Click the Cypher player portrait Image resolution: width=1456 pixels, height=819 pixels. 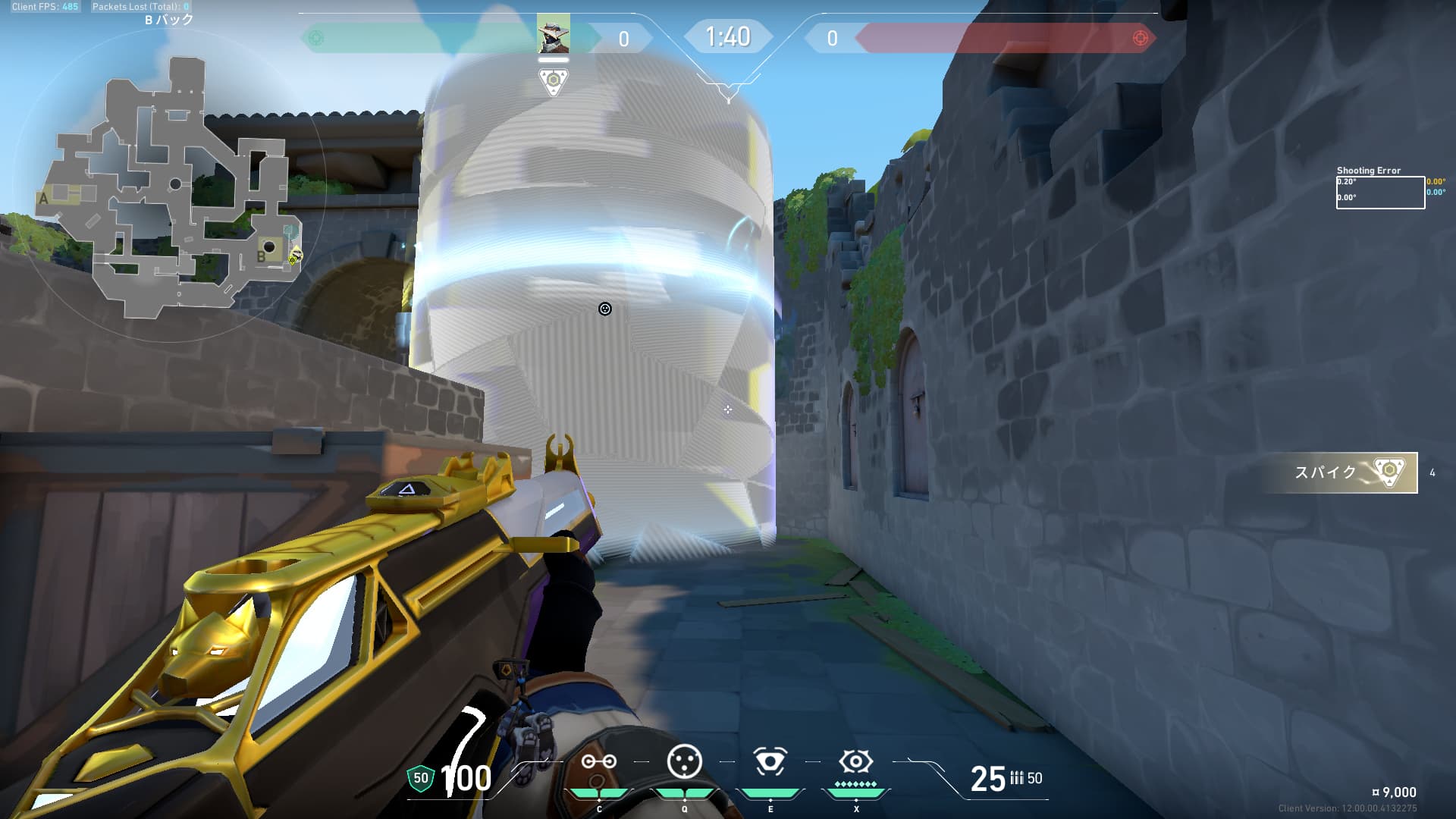(553, 35)
